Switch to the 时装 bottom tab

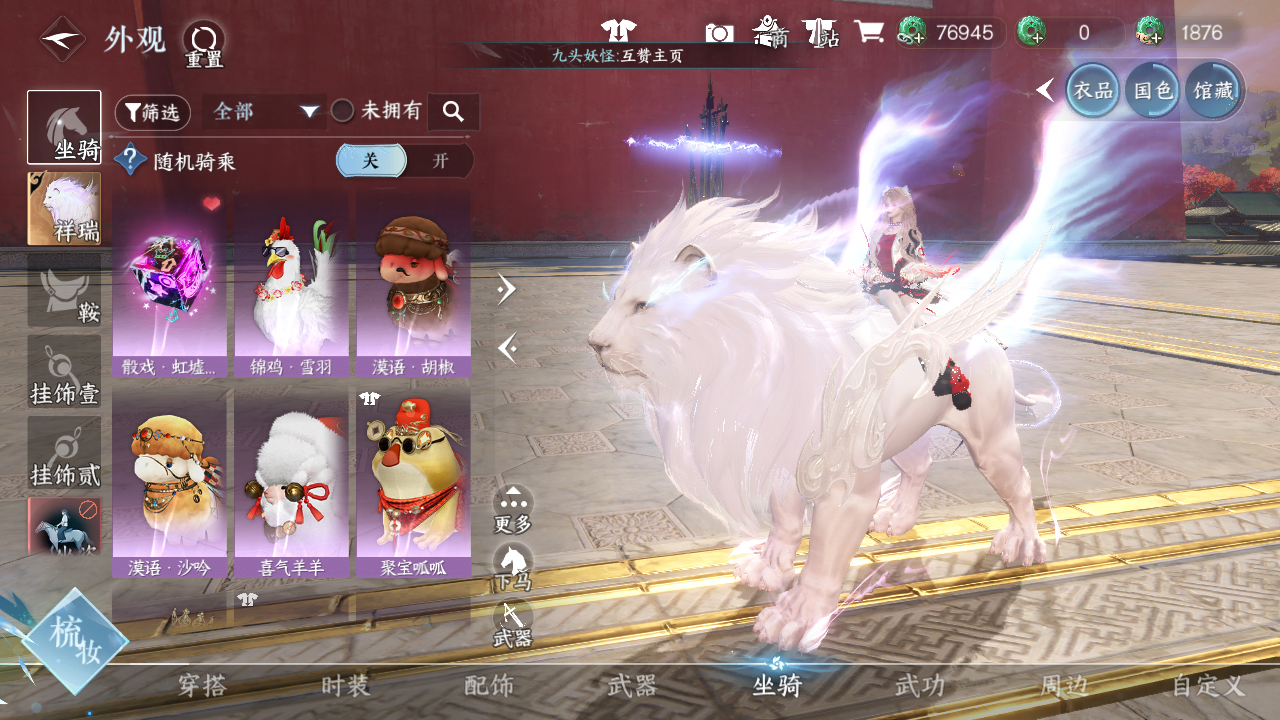tap(346, 686)
